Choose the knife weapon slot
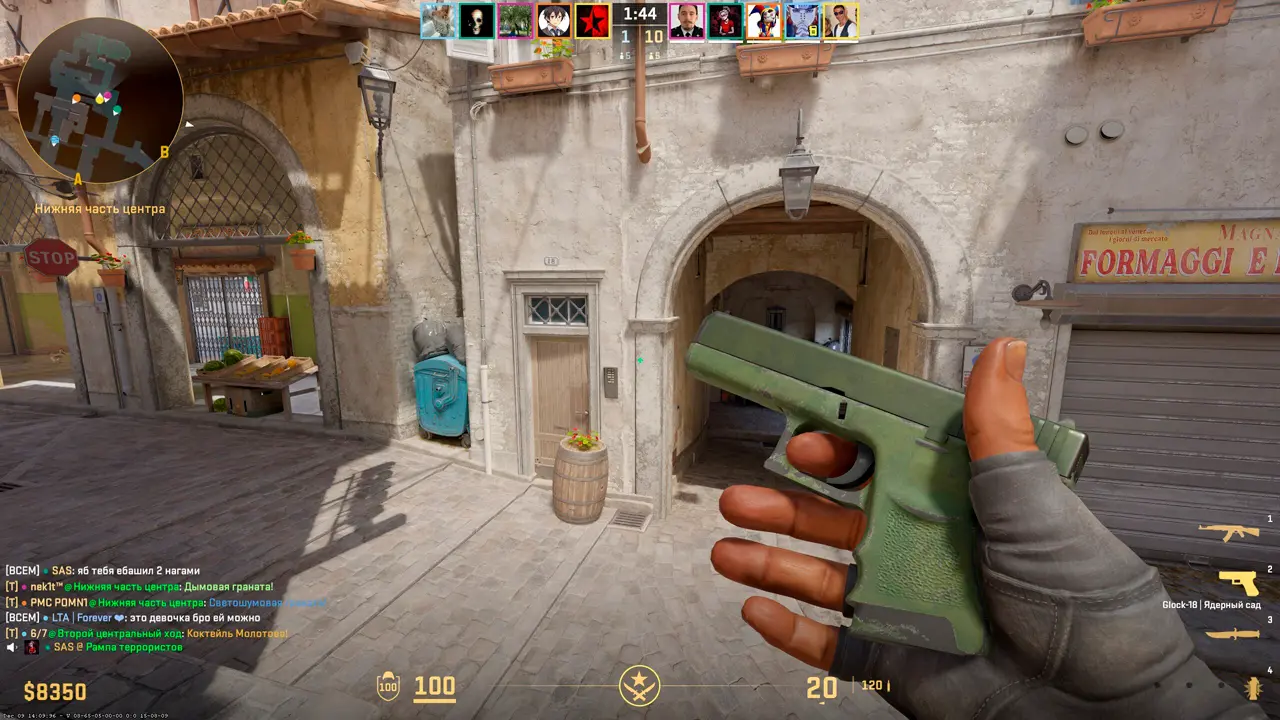1280x720 pixels. [x=1230, y=634]
